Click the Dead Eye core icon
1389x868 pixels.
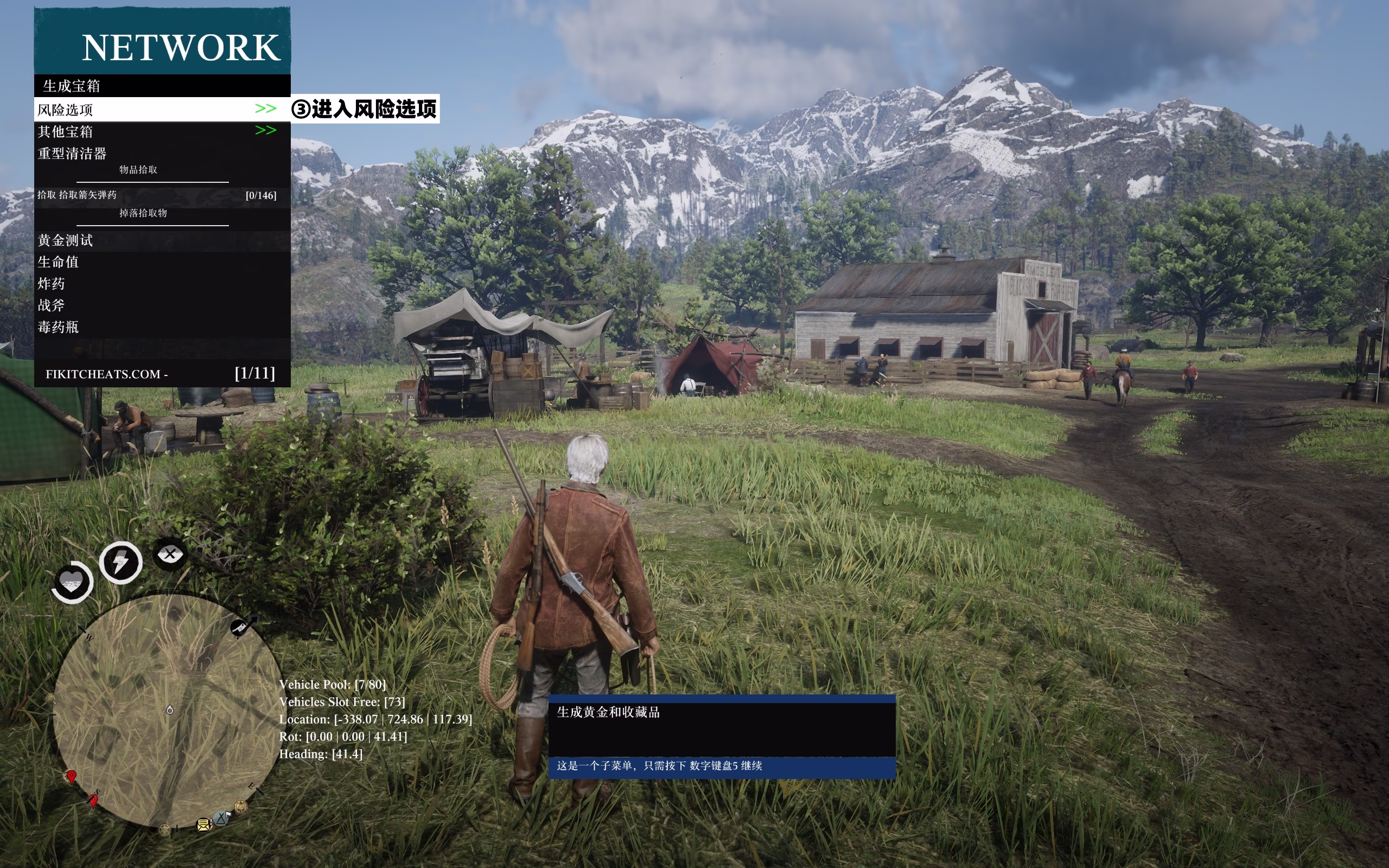pyautogui.click(x=170, y=554)
